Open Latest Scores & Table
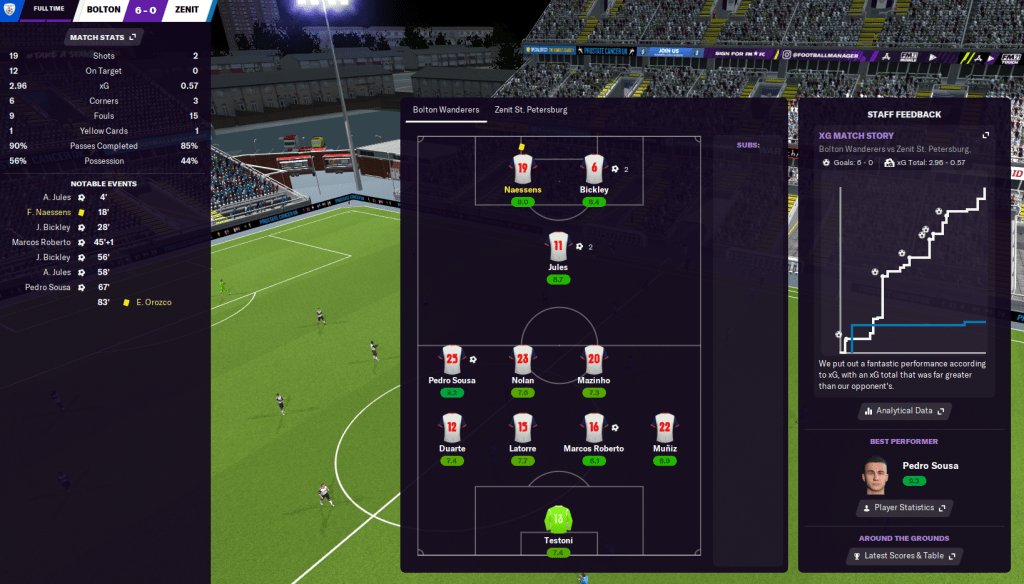This screenshot has height=584, width=1024. click(903, 556)
